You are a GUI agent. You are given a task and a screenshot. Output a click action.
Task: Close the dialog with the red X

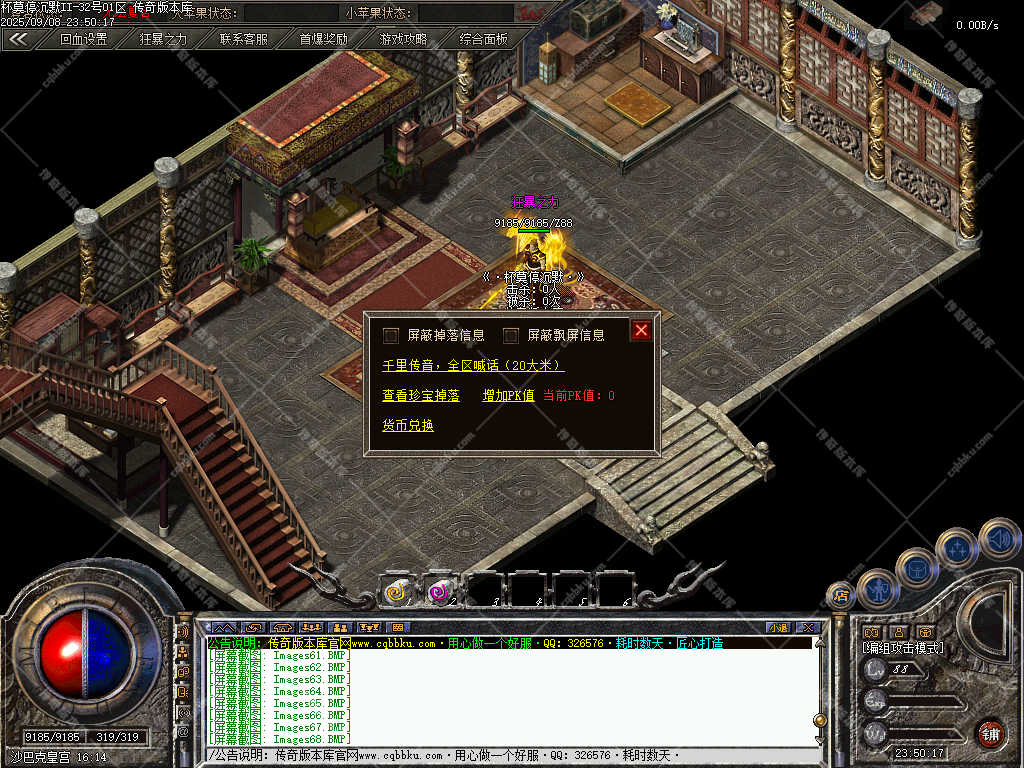(641, 330)
